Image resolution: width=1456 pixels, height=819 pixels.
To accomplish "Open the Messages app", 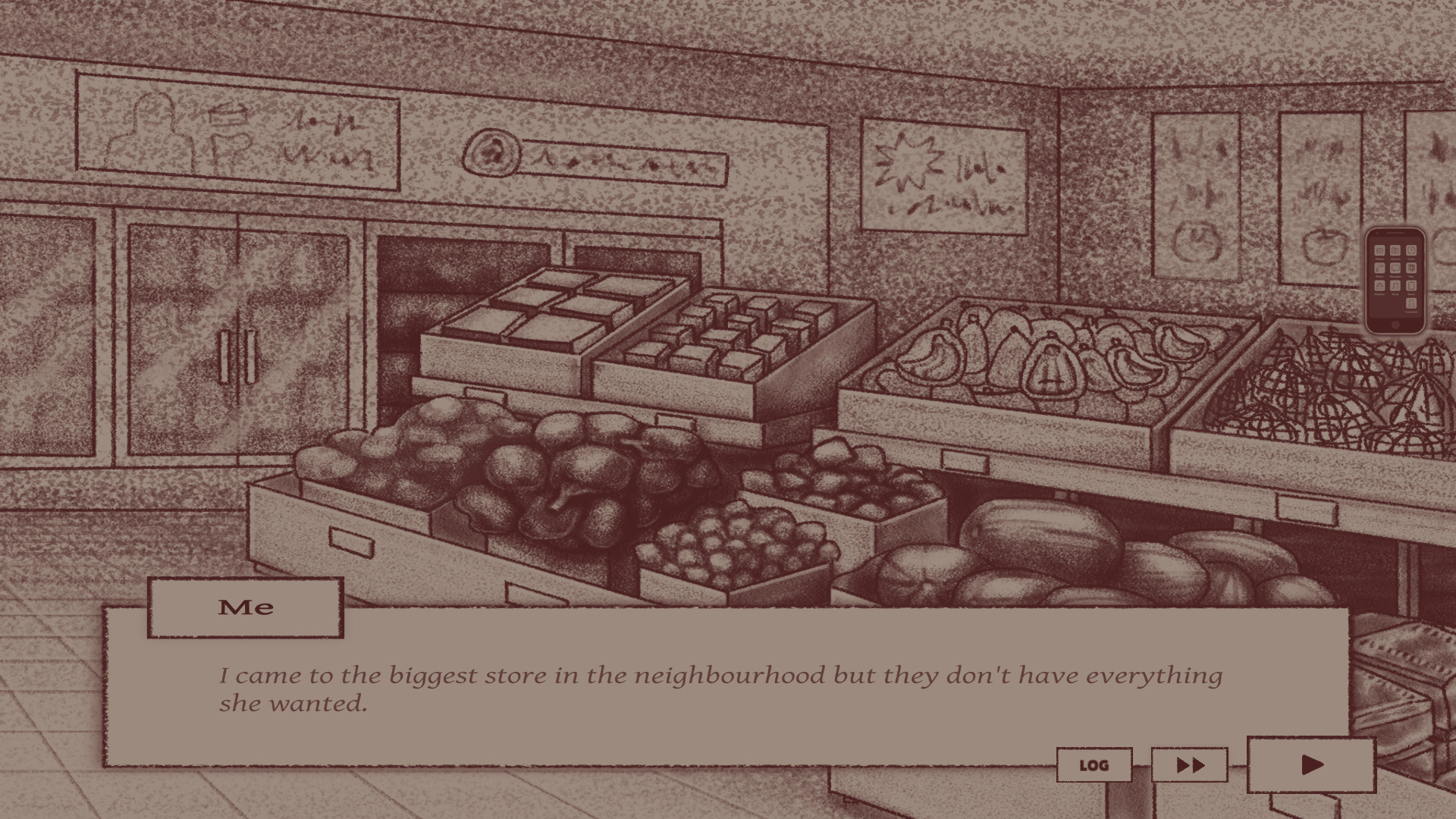I will point(1395,268).
